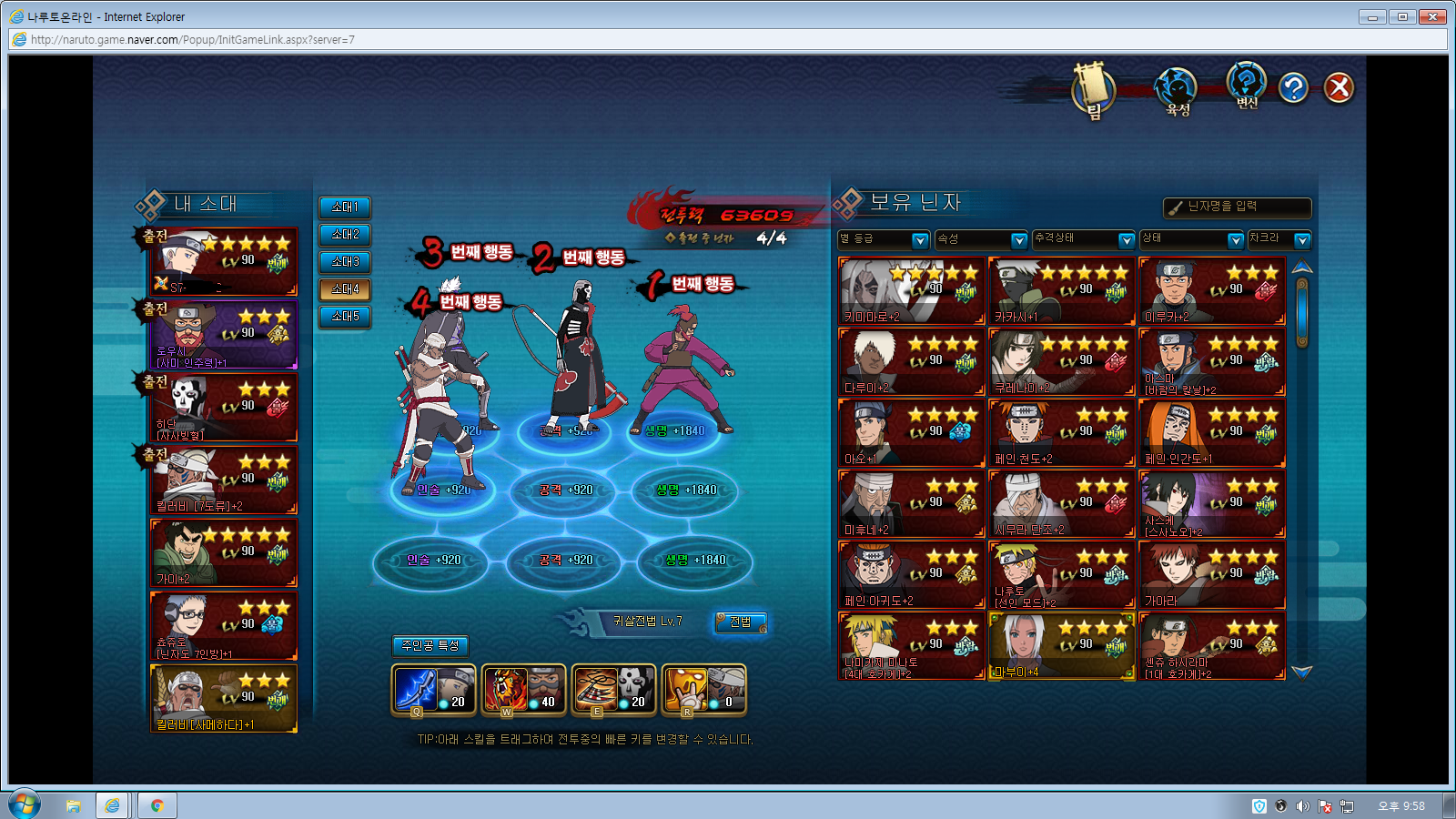Select the 카카시+1 ninja card
This screenshot has width=1456, height=819.
point(1061,291)
